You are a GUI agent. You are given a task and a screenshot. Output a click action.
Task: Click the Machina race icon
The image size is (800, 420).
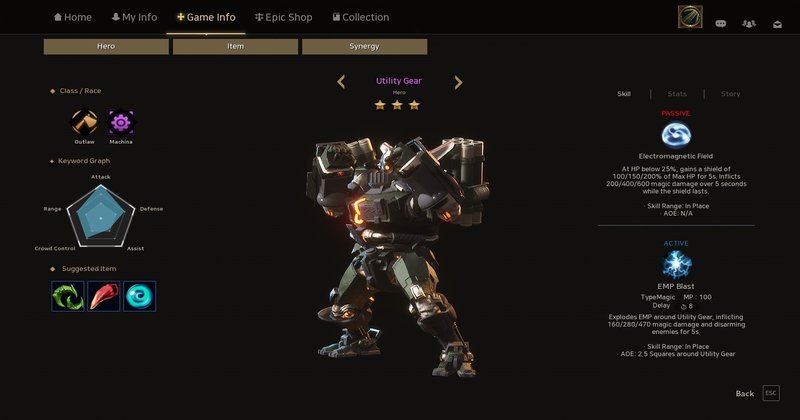pyautogui.click(x=121, y=123)
